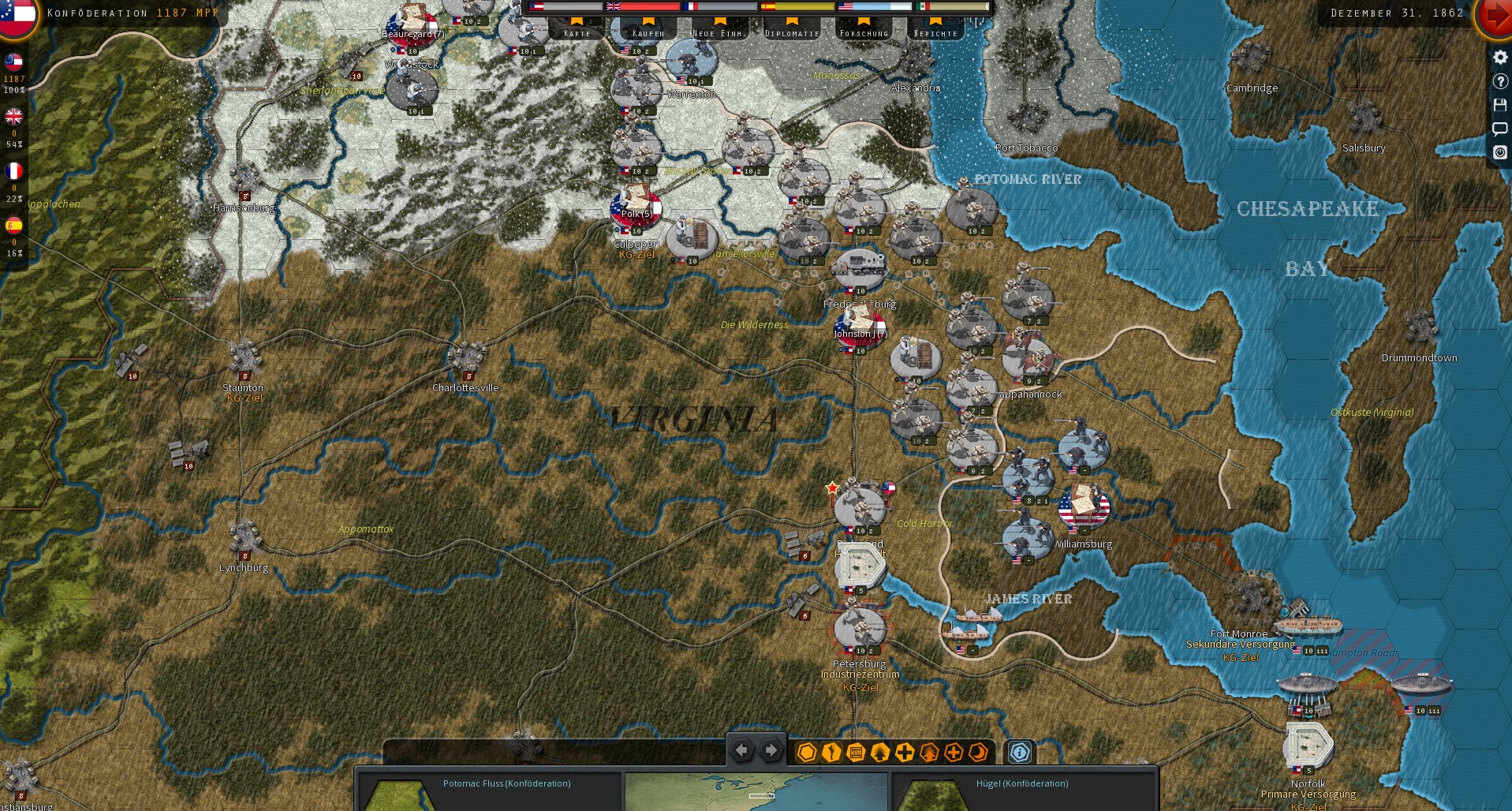Click the soldier figure unit display icon

(x=830, y=753)
